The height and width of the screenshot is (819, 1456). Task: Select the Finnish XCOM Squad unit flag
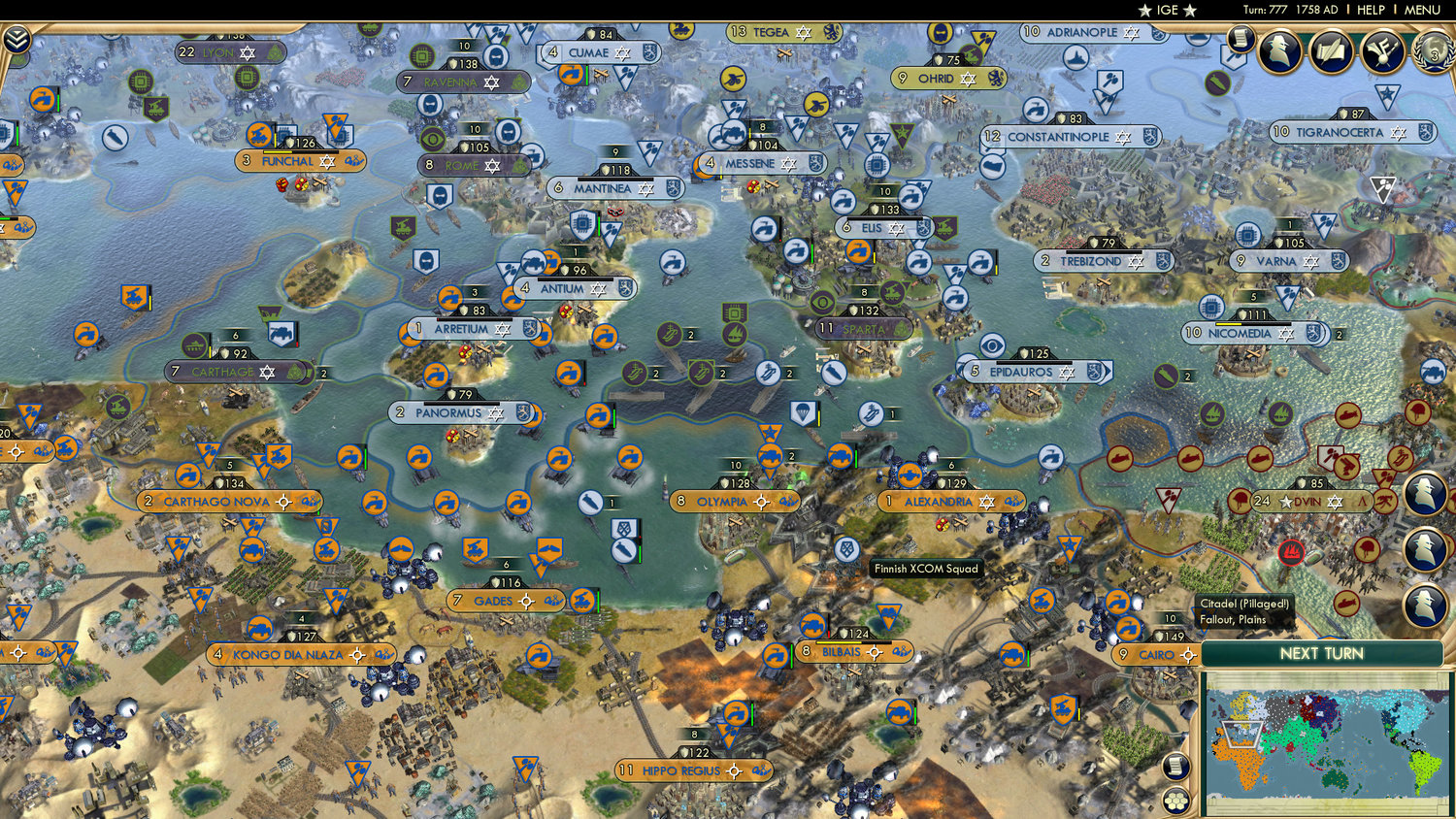[x=846, y=549]
